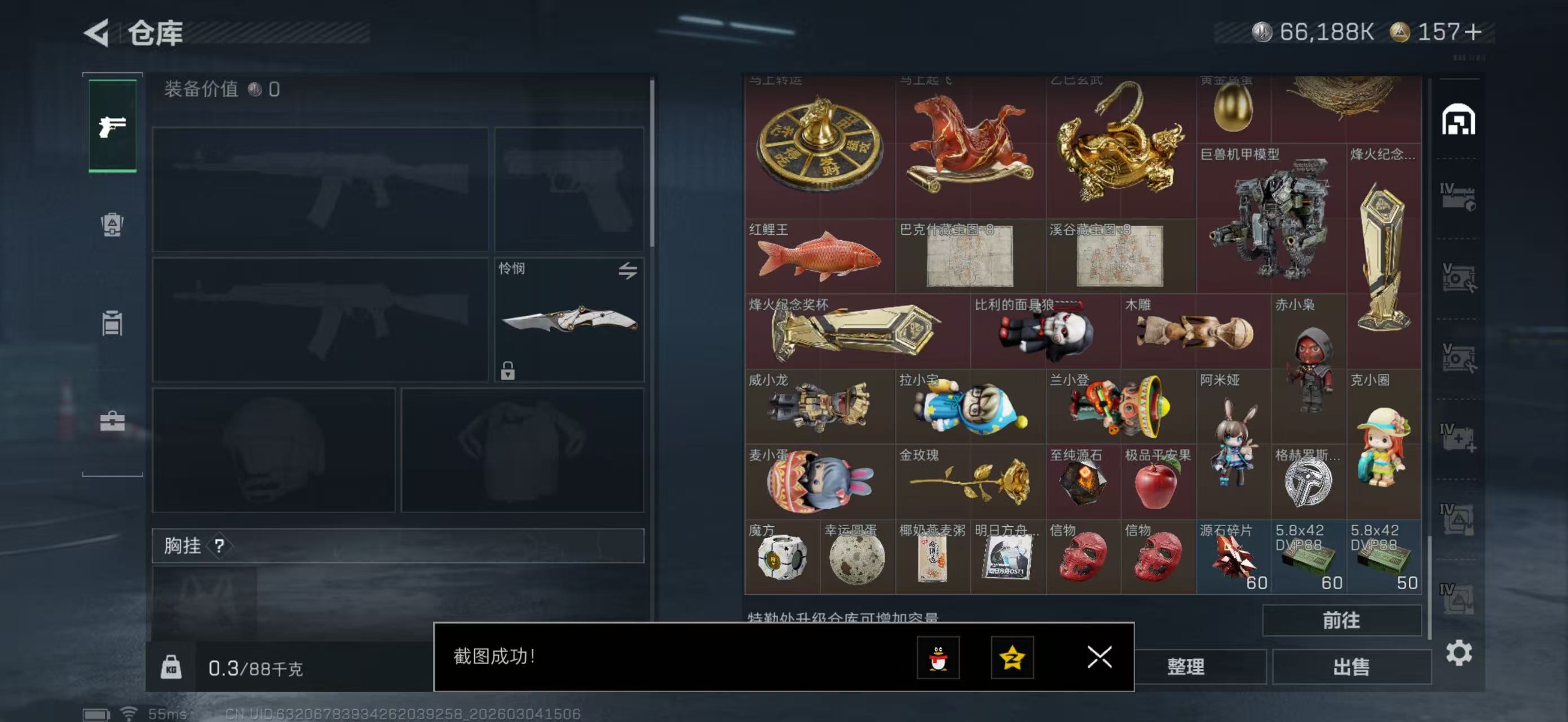Click the 魔方 cube item
The height and width of the screenshot is (722, 1568).
click(782, 557)
